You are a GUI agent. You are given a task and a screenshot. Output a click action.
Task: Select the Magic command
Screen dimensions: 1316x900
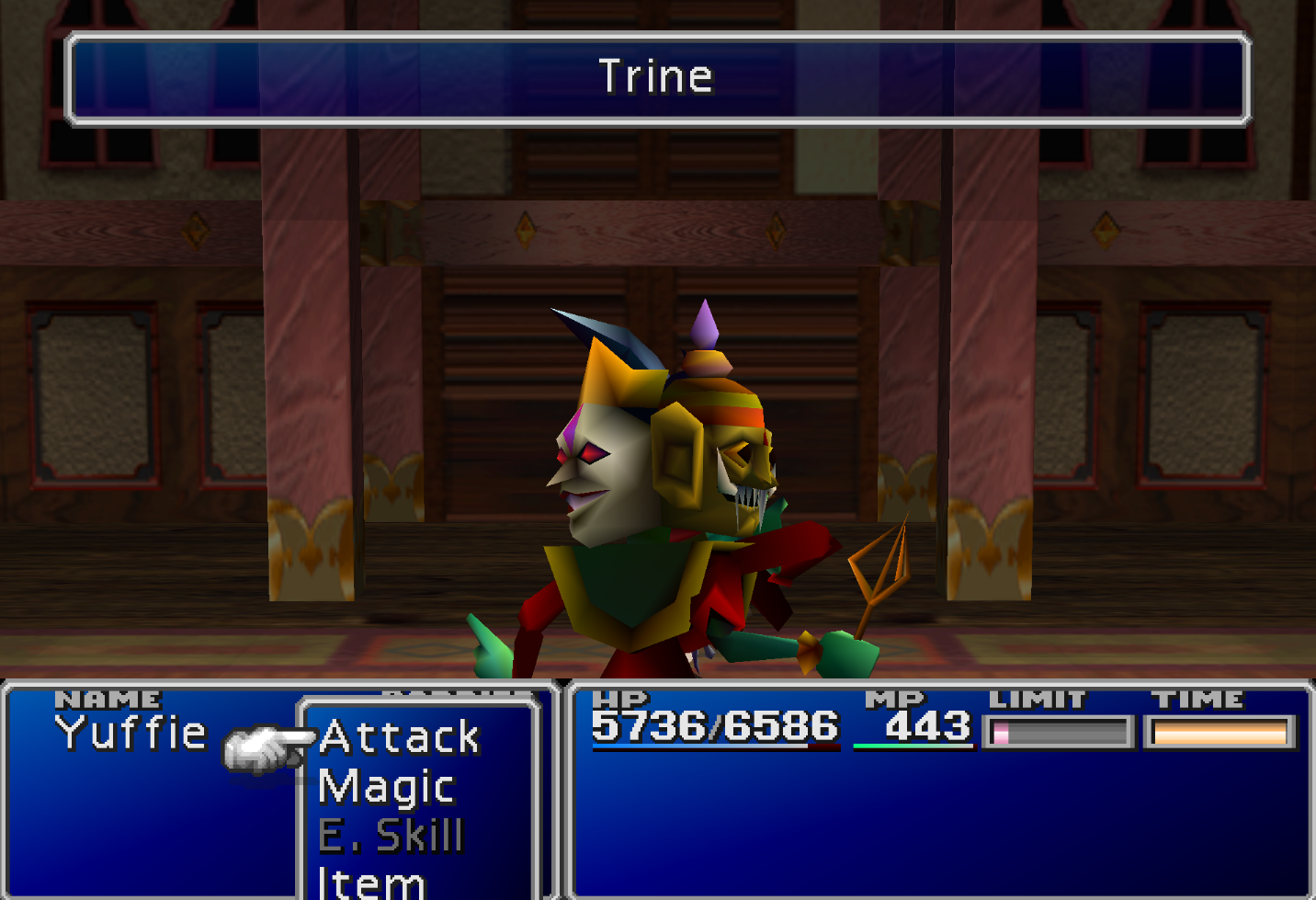tap(386, 787)
